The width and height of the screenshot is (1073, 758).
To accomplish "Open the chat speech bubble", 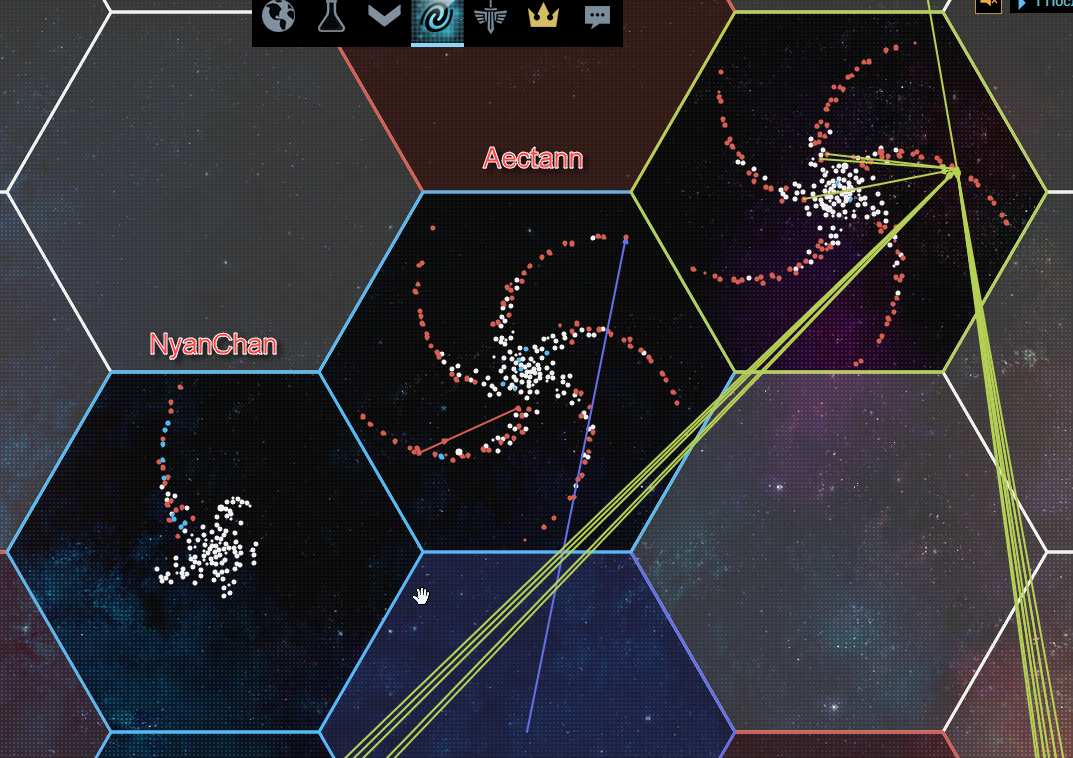I will pyautogui.click(x=597, y=17).
